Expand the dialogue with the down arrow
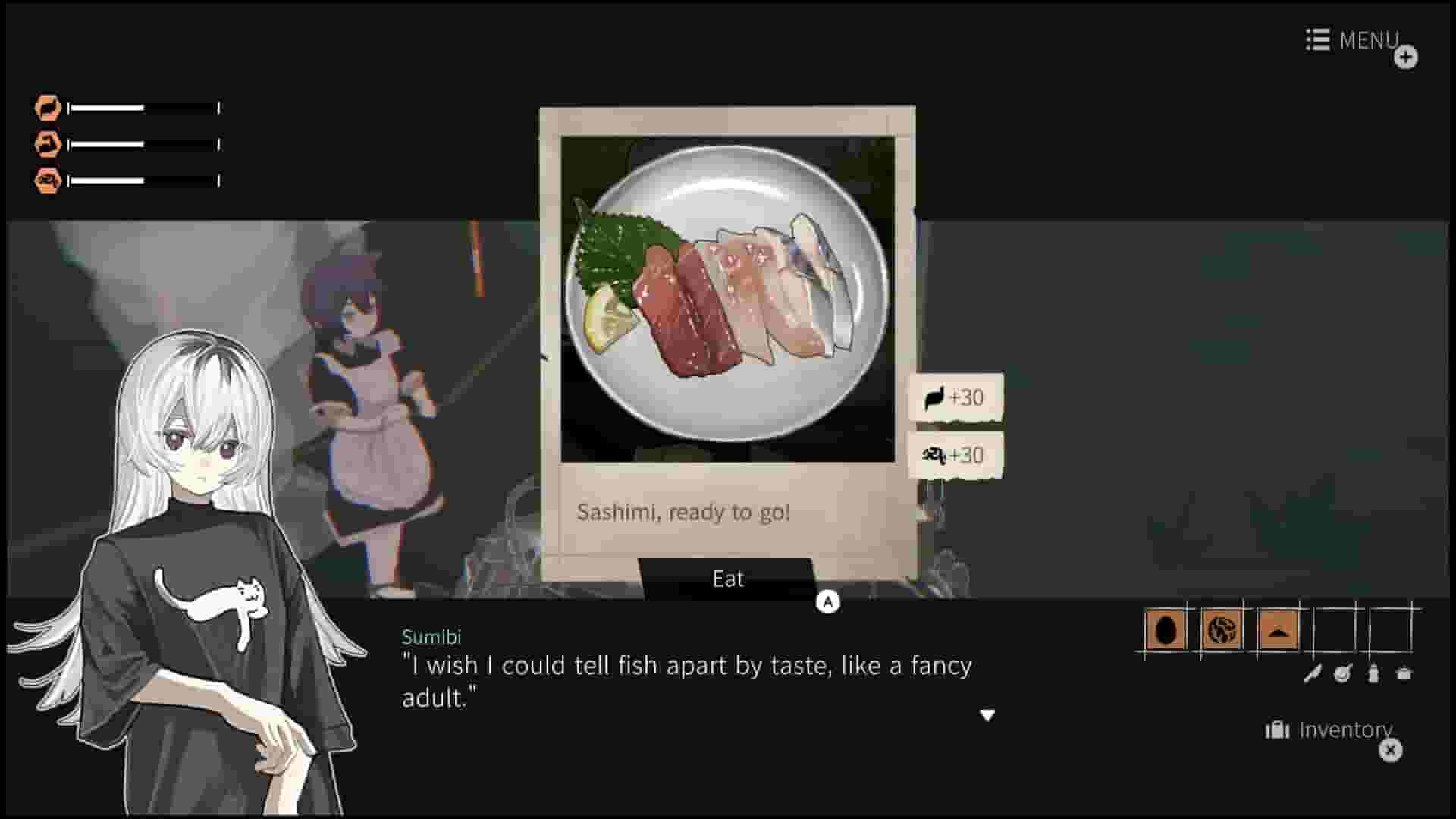 coord(988,714)
